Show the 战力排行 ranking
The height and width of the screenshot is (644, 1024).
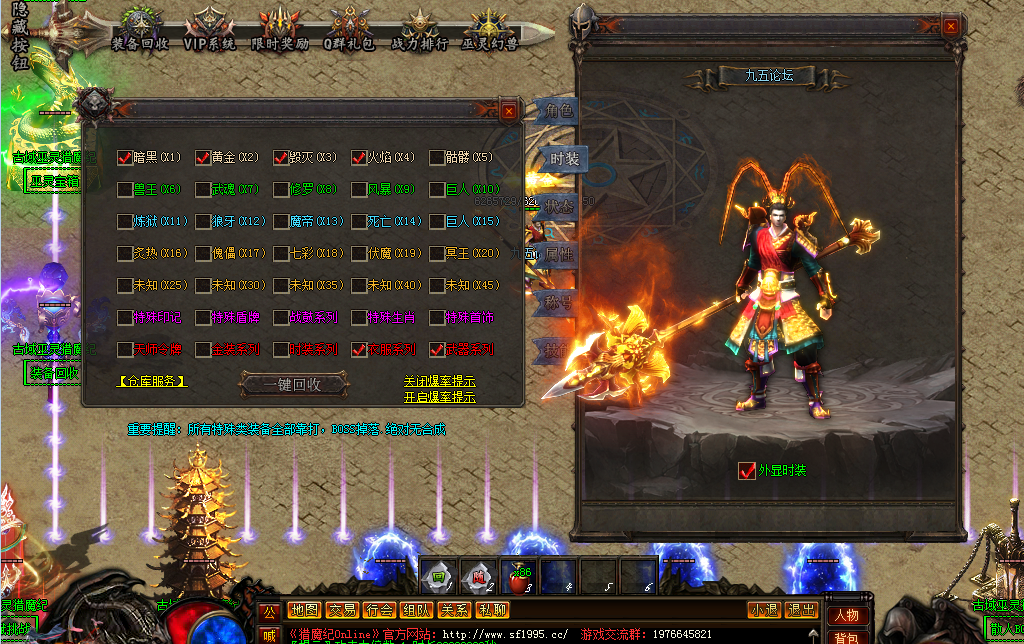click(x=419, y=30)
